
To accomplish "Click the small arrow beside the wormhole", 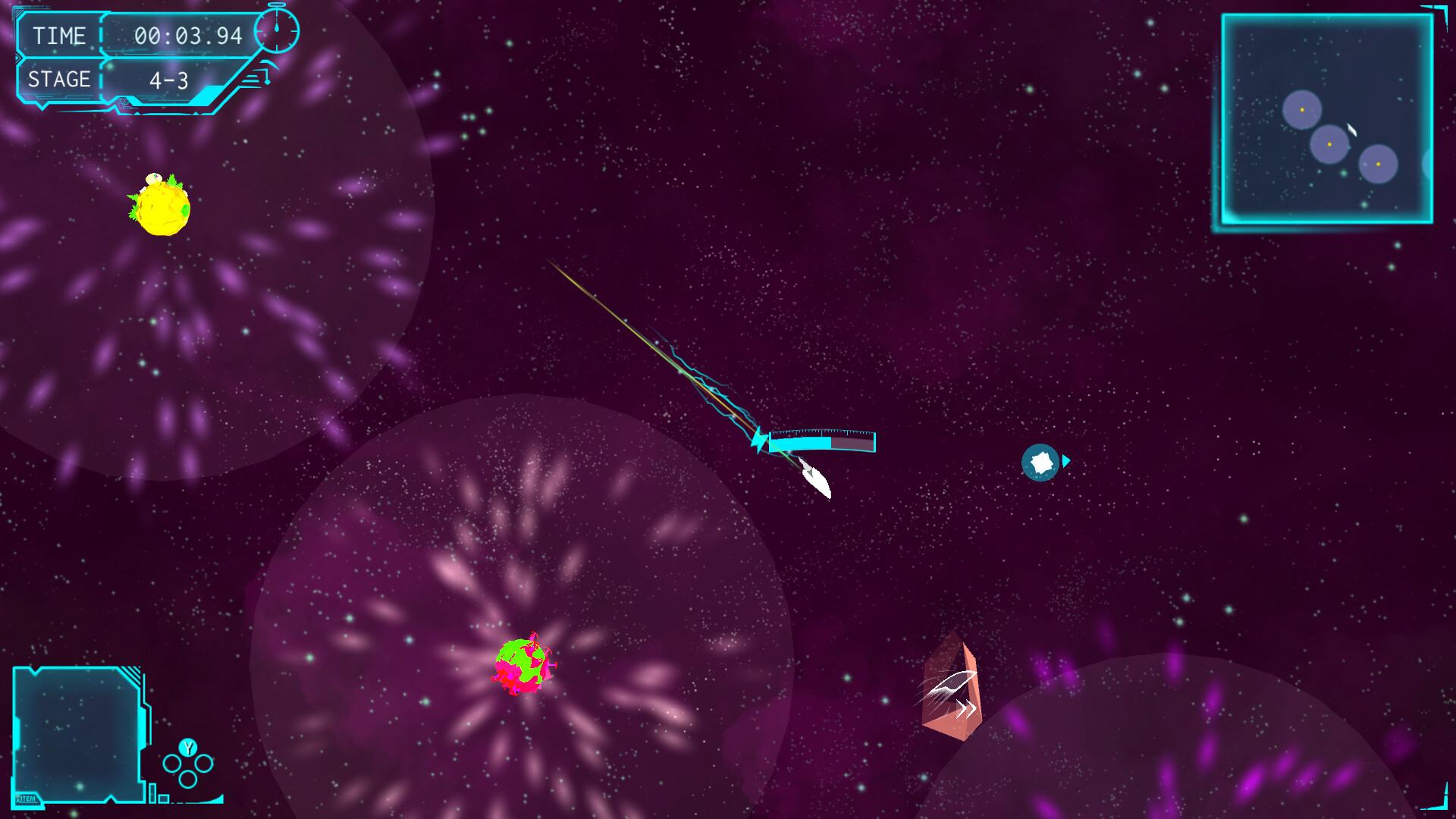I will (x=1065, y=460).
